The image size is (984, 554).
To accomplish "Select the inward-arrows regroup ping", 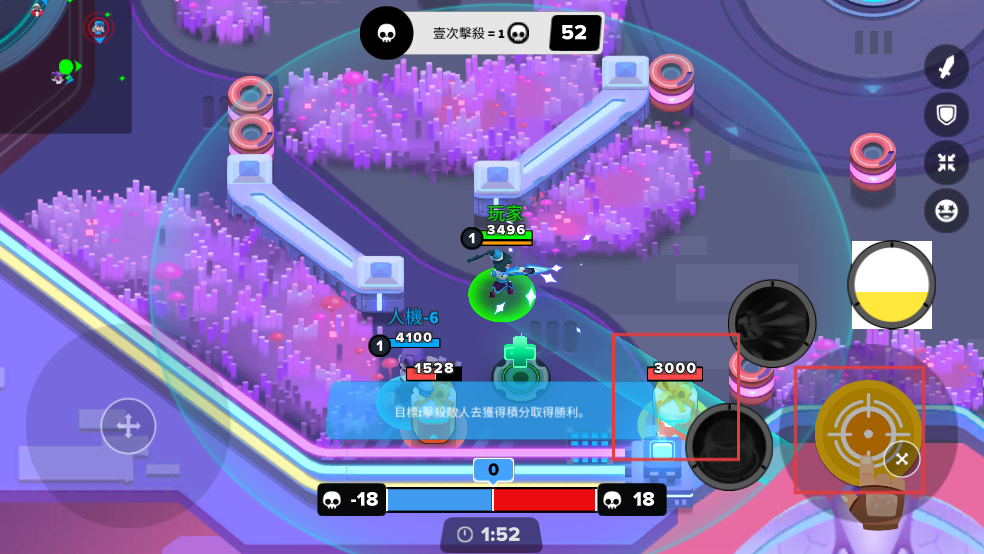I will tap(946, 163).
